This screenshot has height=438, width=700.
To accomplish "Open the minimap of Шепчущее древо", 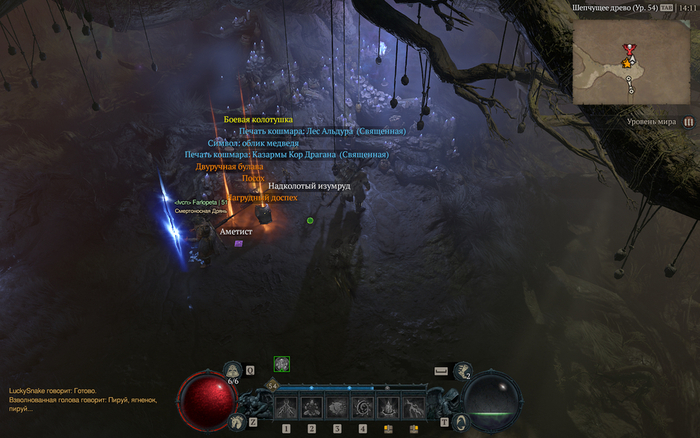I will click(631, 64).
